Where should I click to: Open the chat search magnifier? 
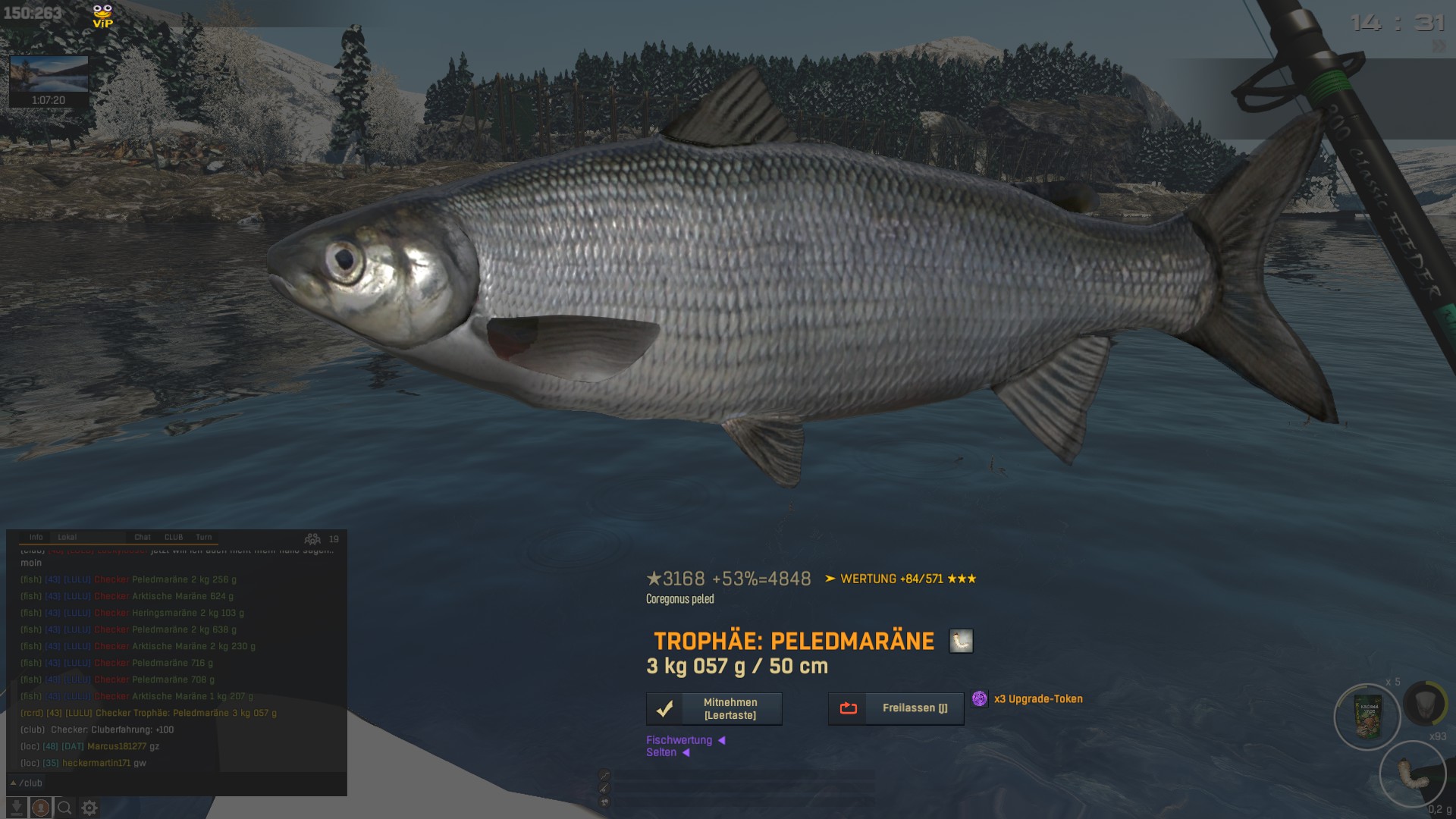(64, 808)
